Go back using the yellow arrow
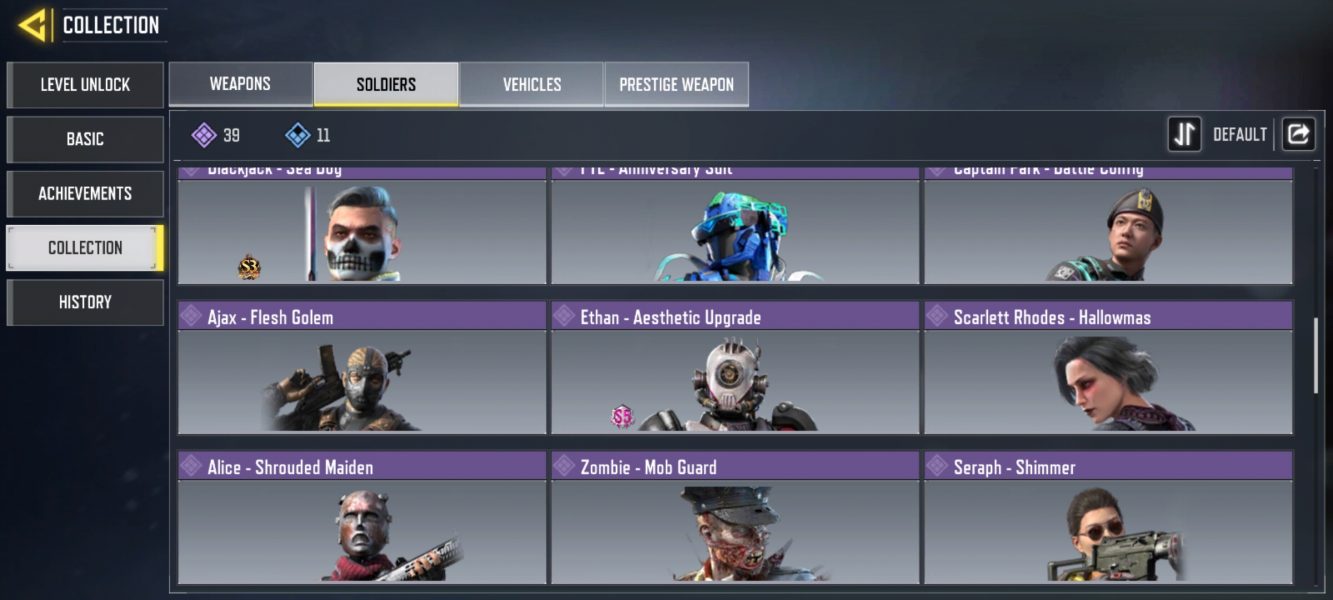 (33, 25)
